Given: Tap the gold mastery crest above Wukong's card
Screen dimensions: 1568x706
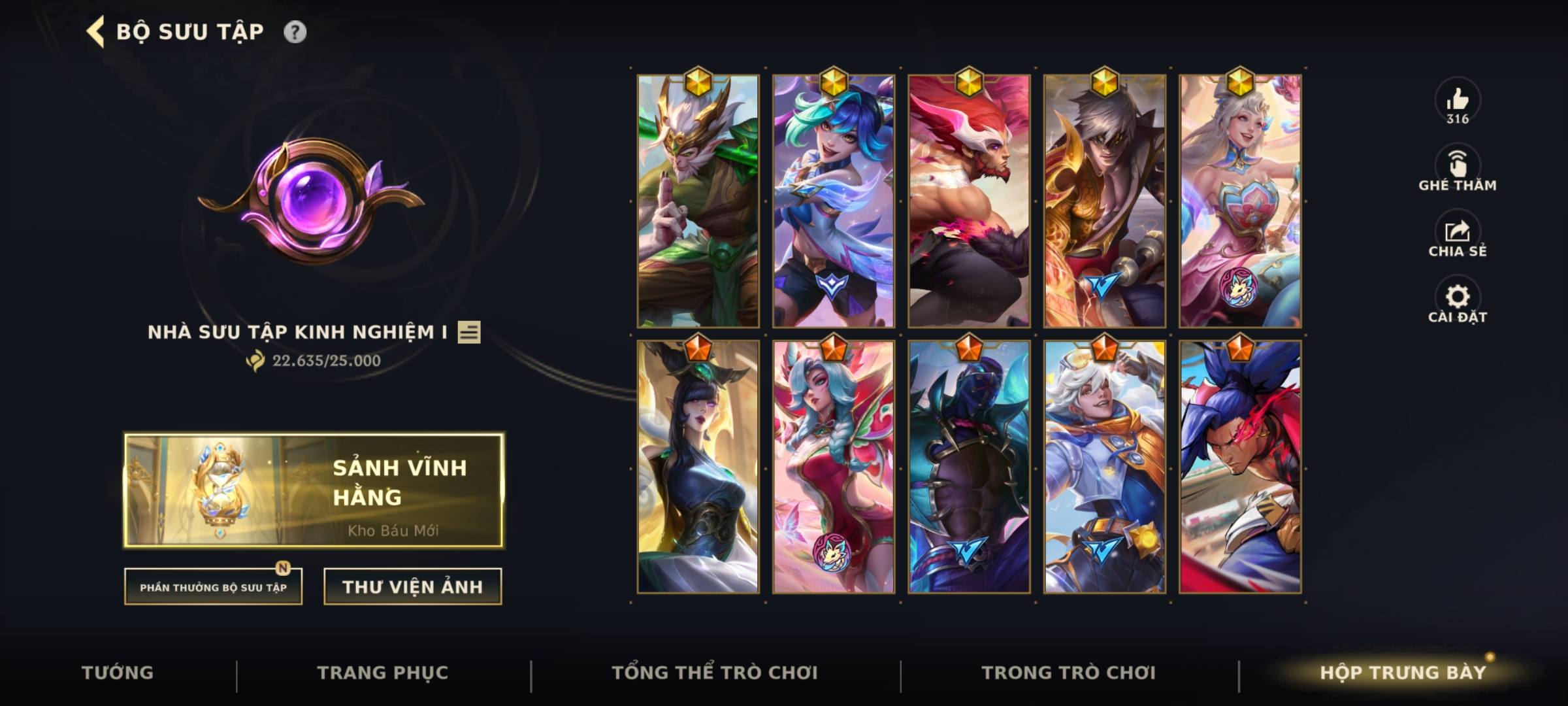Looking at the screenshot, I should point(698,82).
